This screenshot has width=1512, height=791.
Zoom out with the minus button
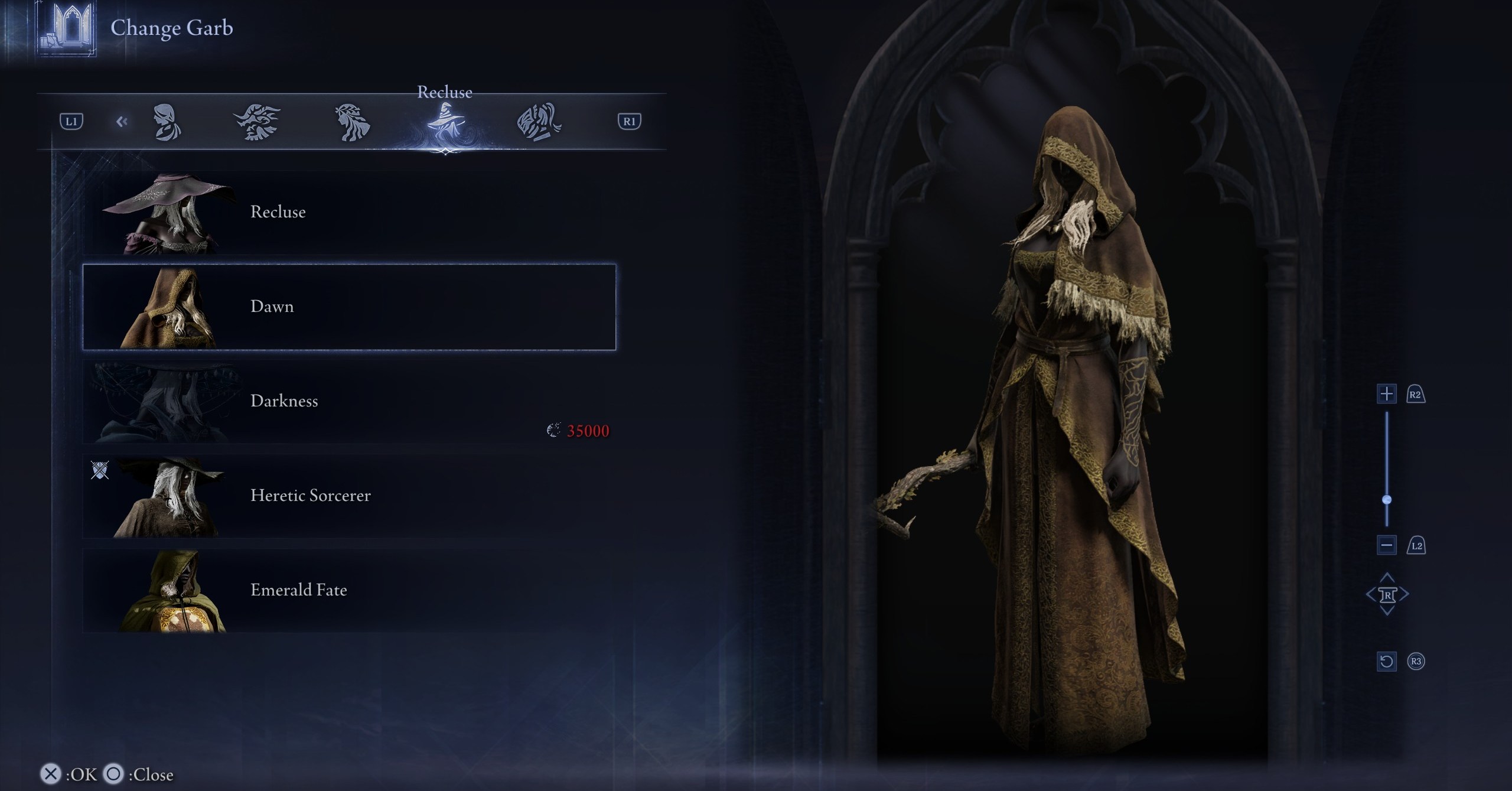1386,545
